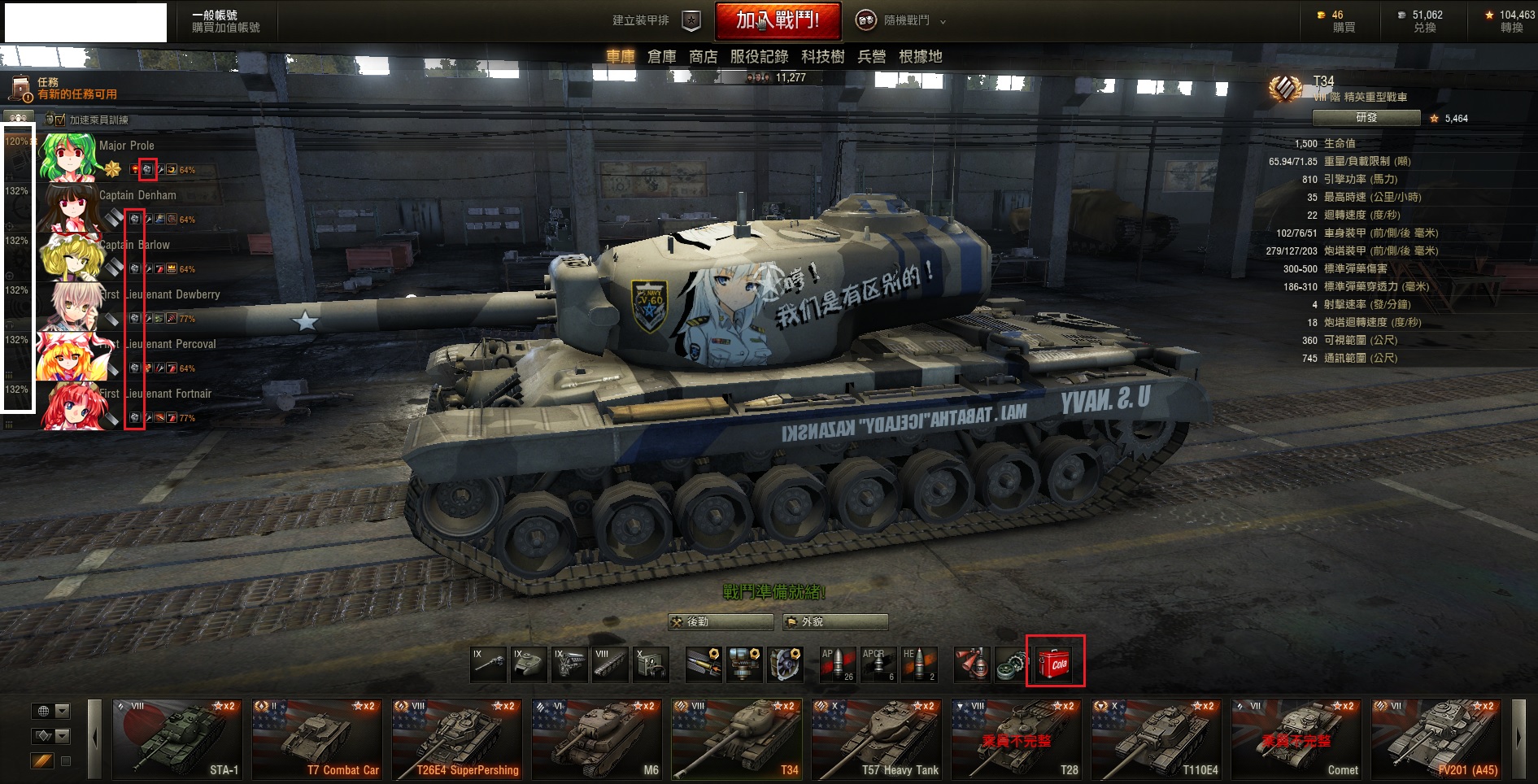
Task: Open the 外貌 exterior button
Action: (834, 622)
